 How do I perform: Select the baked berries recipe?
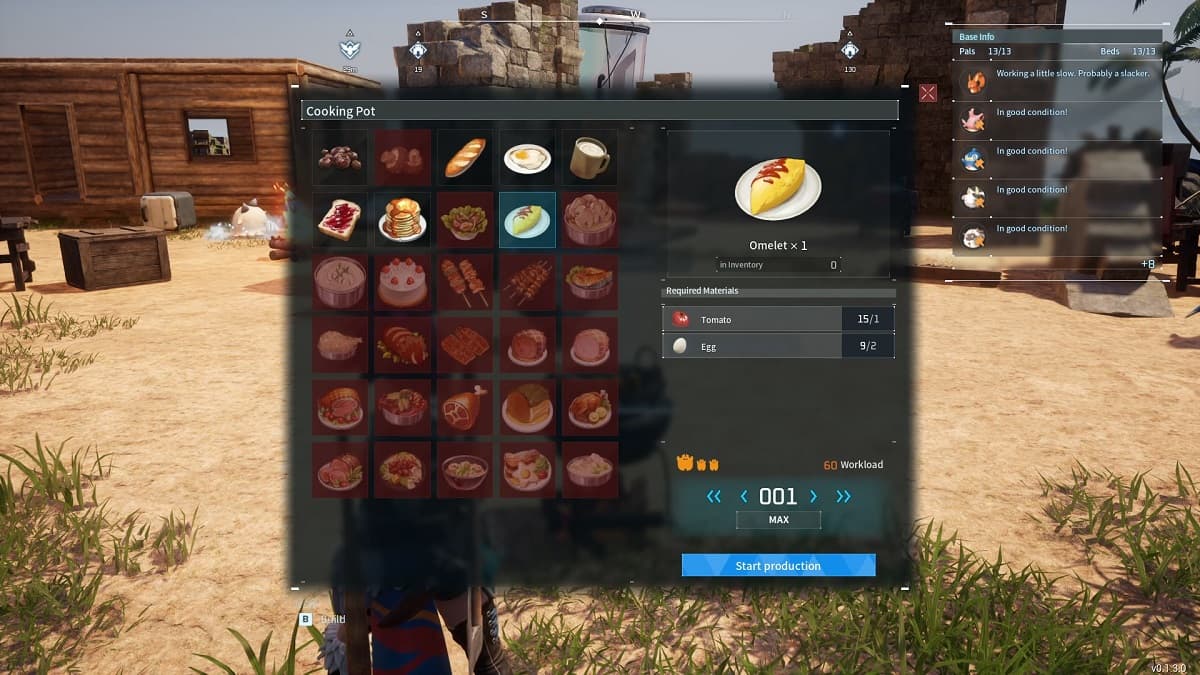tap(340, 157)
